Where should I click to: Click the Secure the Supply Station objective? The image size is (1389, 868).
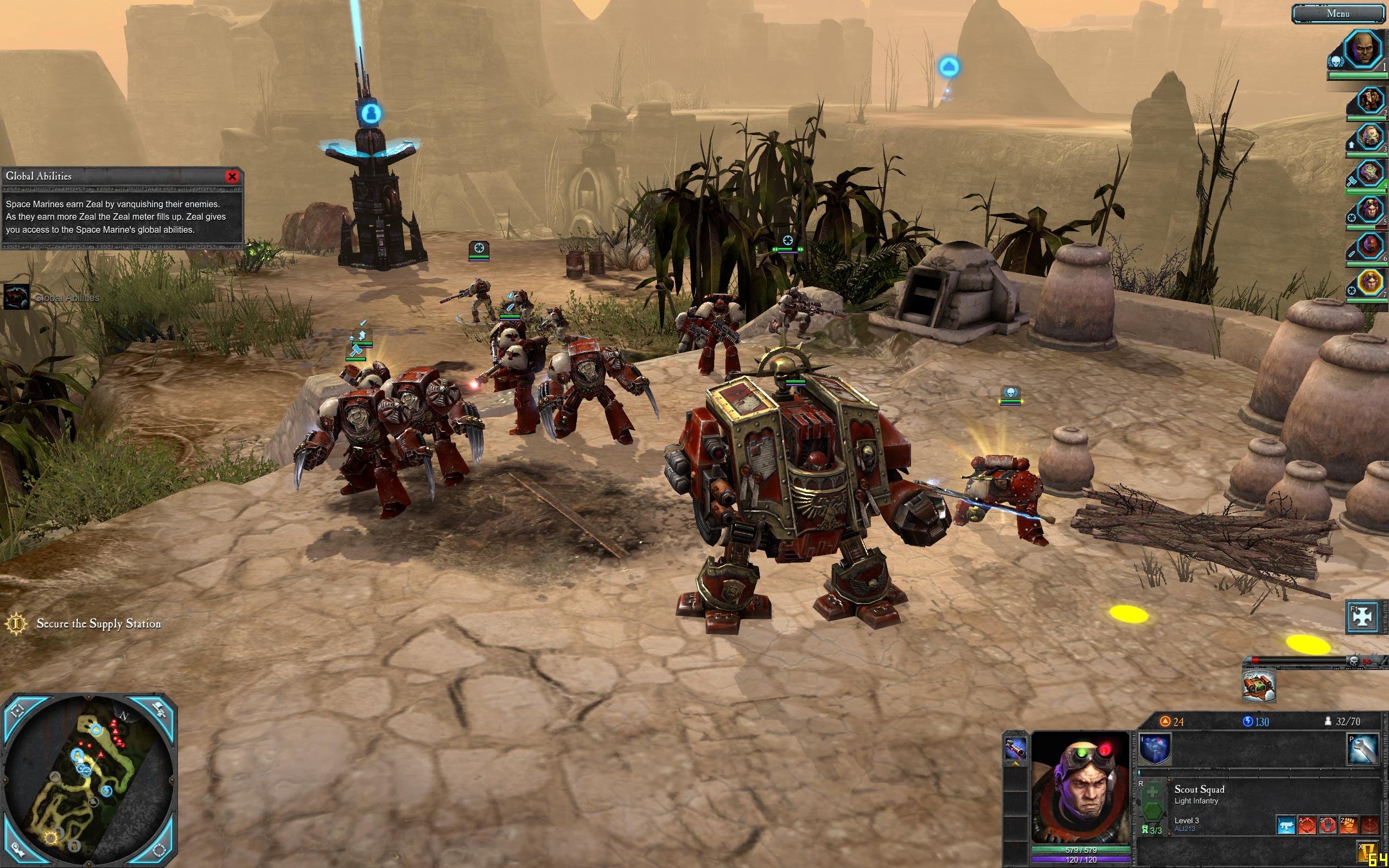point(98,623)
